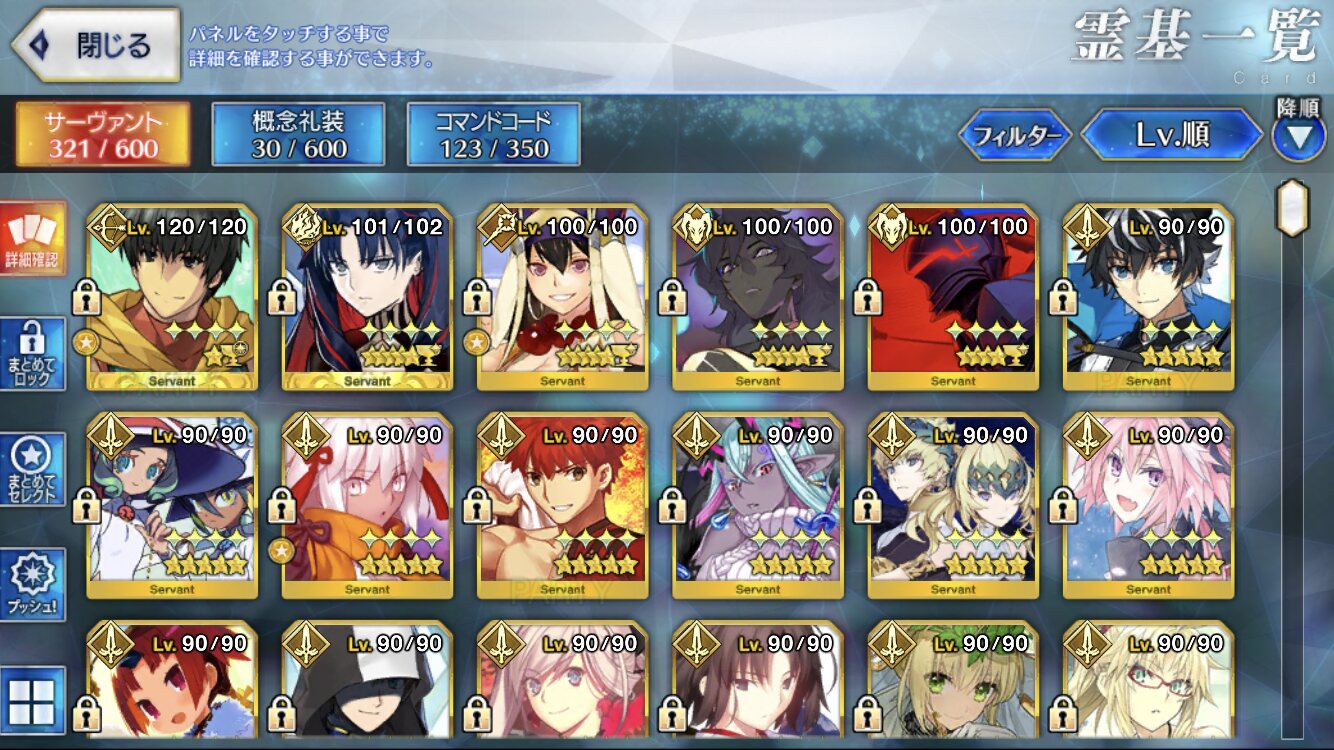Click the scrollbar handle on the list
The image size is (1334, 750).
click(x=1292, y=208)
